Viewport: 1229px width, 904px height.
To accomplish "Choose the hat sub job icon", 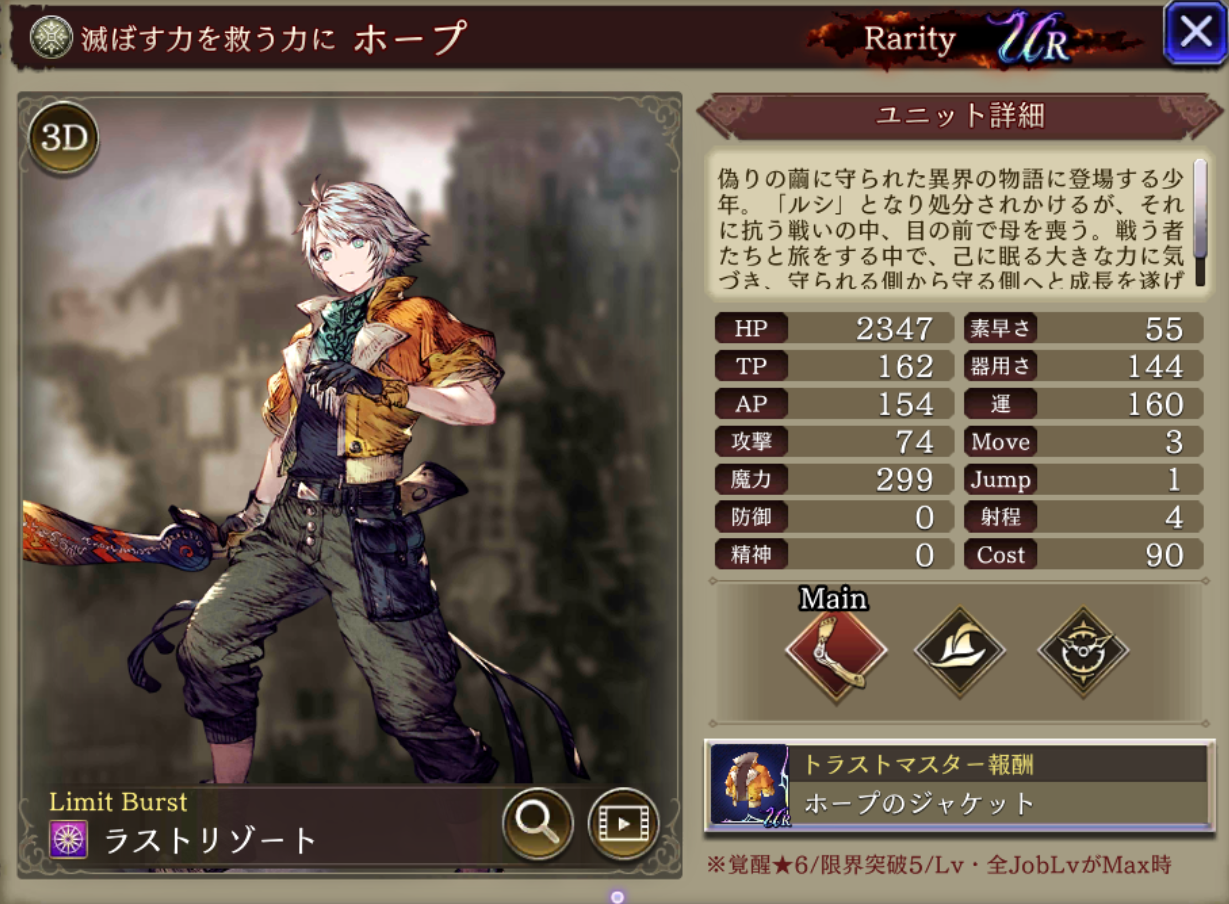I will click(959, 652).
